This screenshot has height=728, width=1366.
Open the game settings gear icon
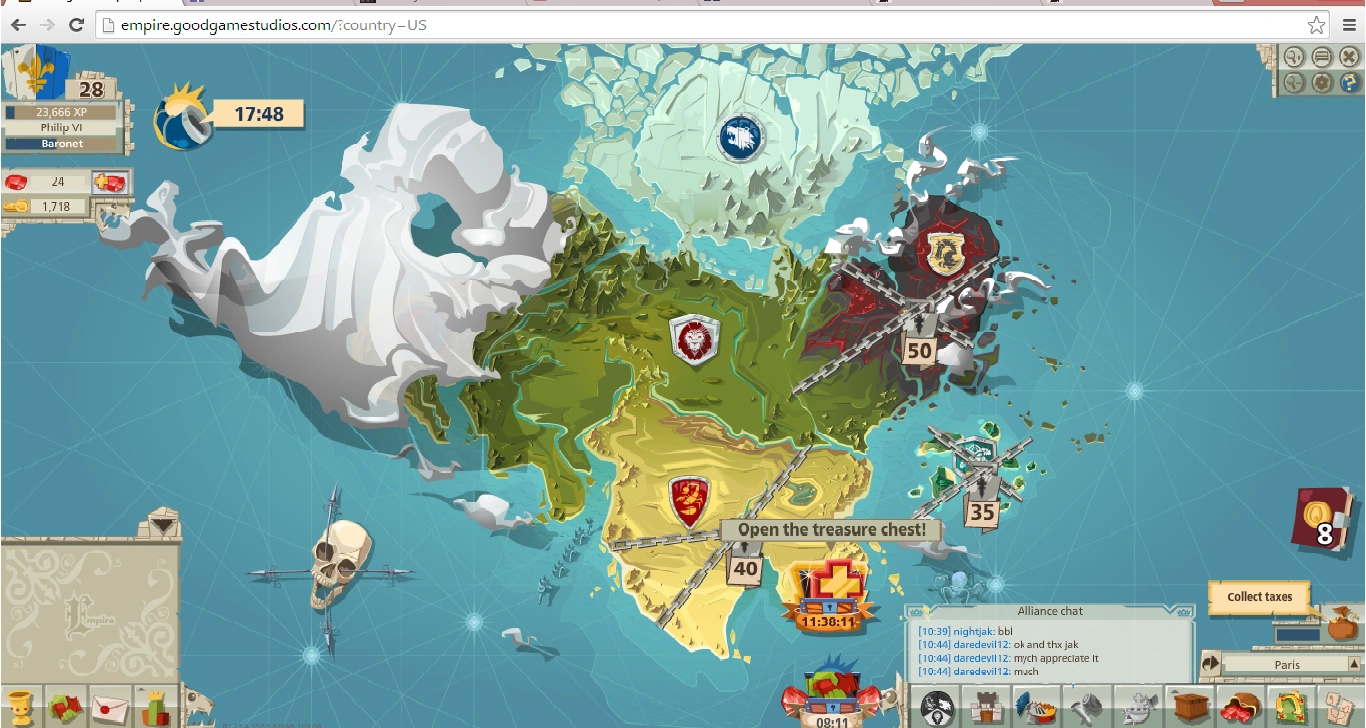(1321, 83)
